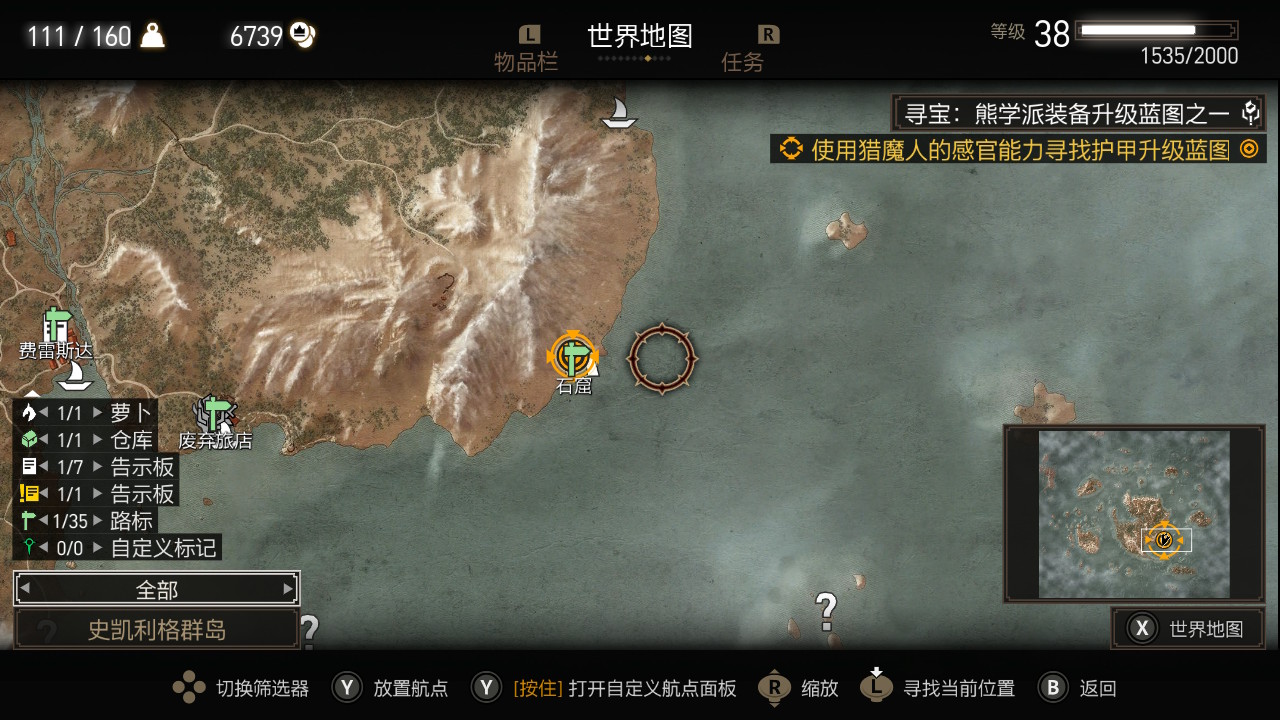
Task: Click the sailboat icon at the northern coast
Action: click(617, 112)
